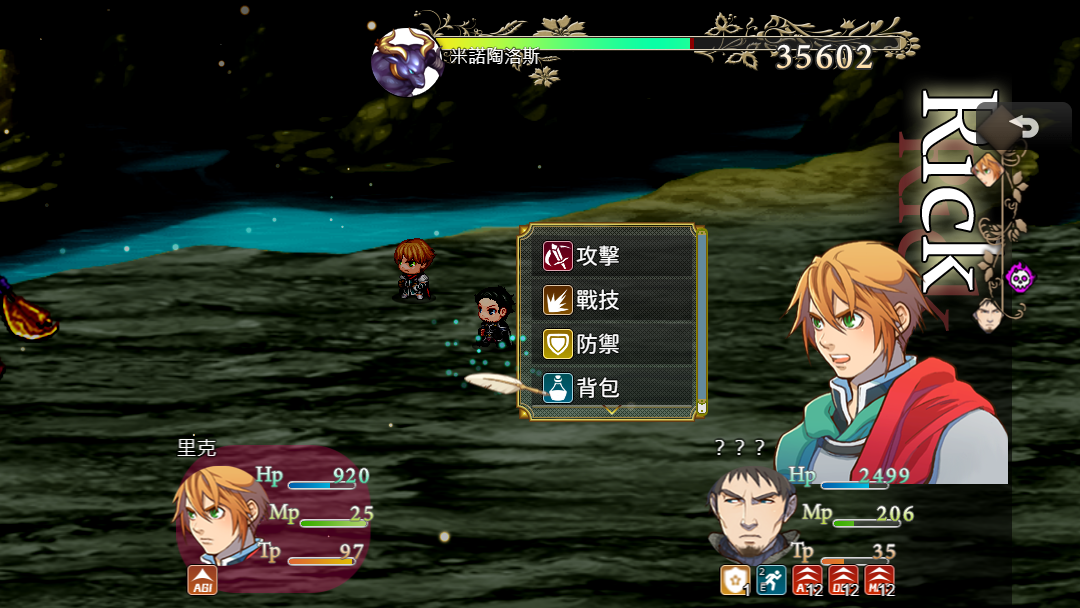Click the command menu's down arrow
The image size is (1080, 608).
[x=613, y=410]
